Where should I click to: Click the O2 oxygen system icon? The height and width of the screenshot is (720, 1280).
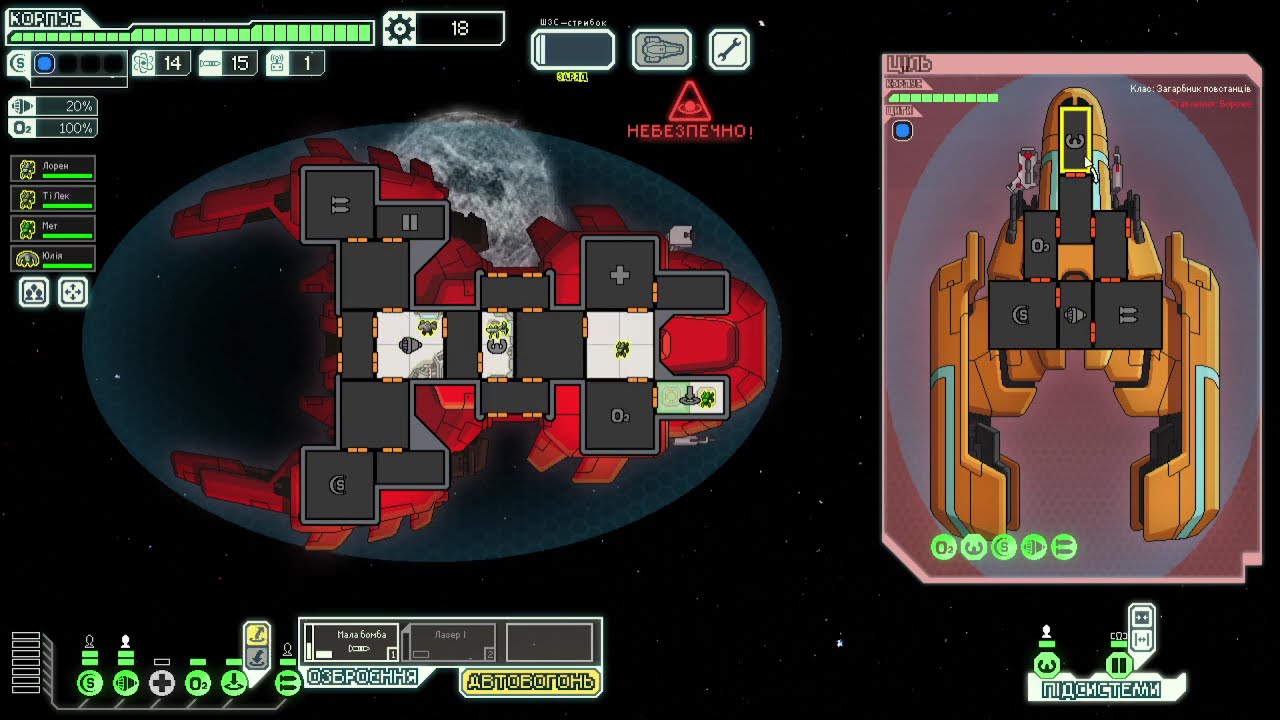point(198,683)
